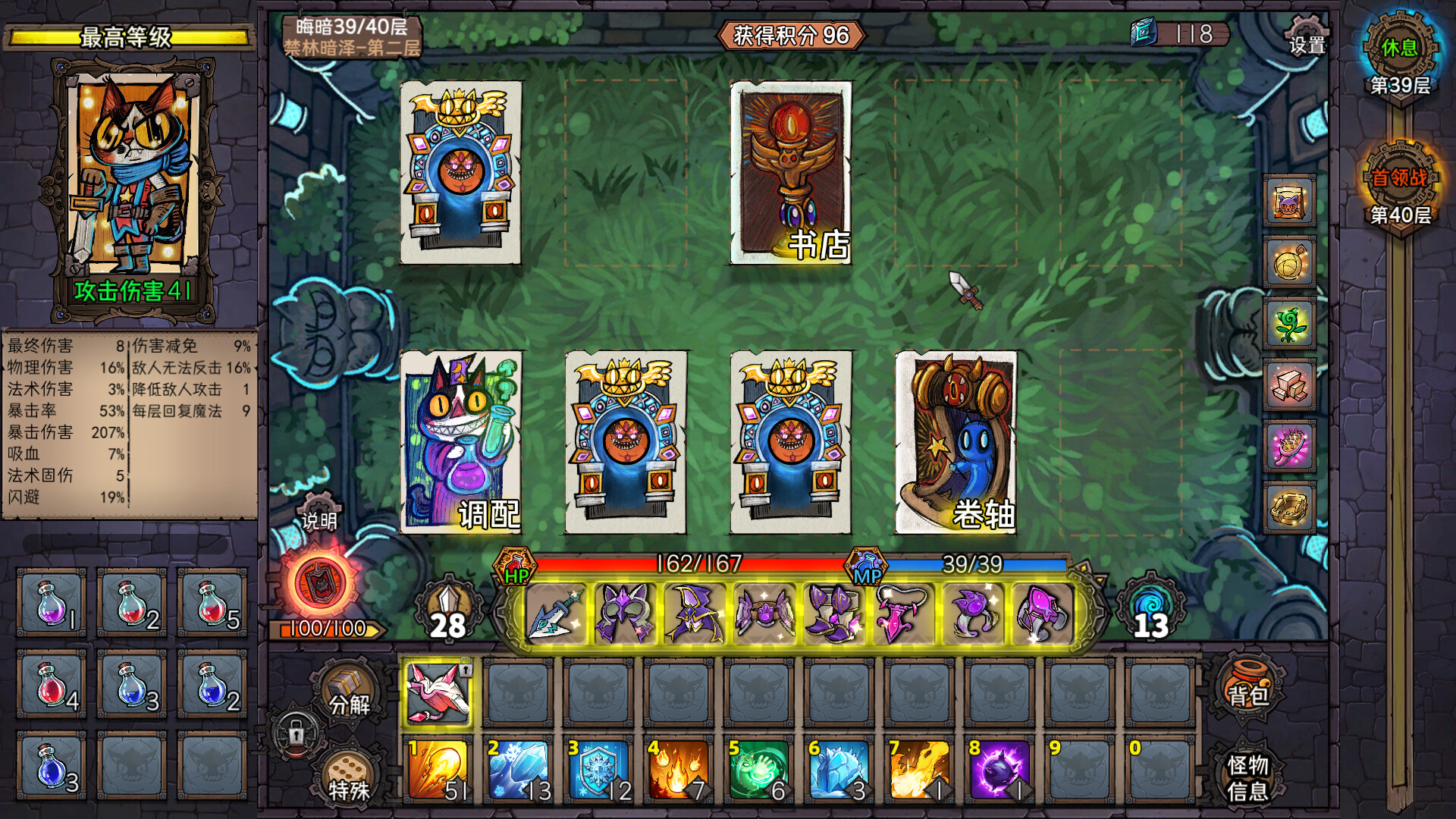Screen dimensions: 1456x819
Task: Select the equipped dagger weapon slot
Action: tap(555, 613)
